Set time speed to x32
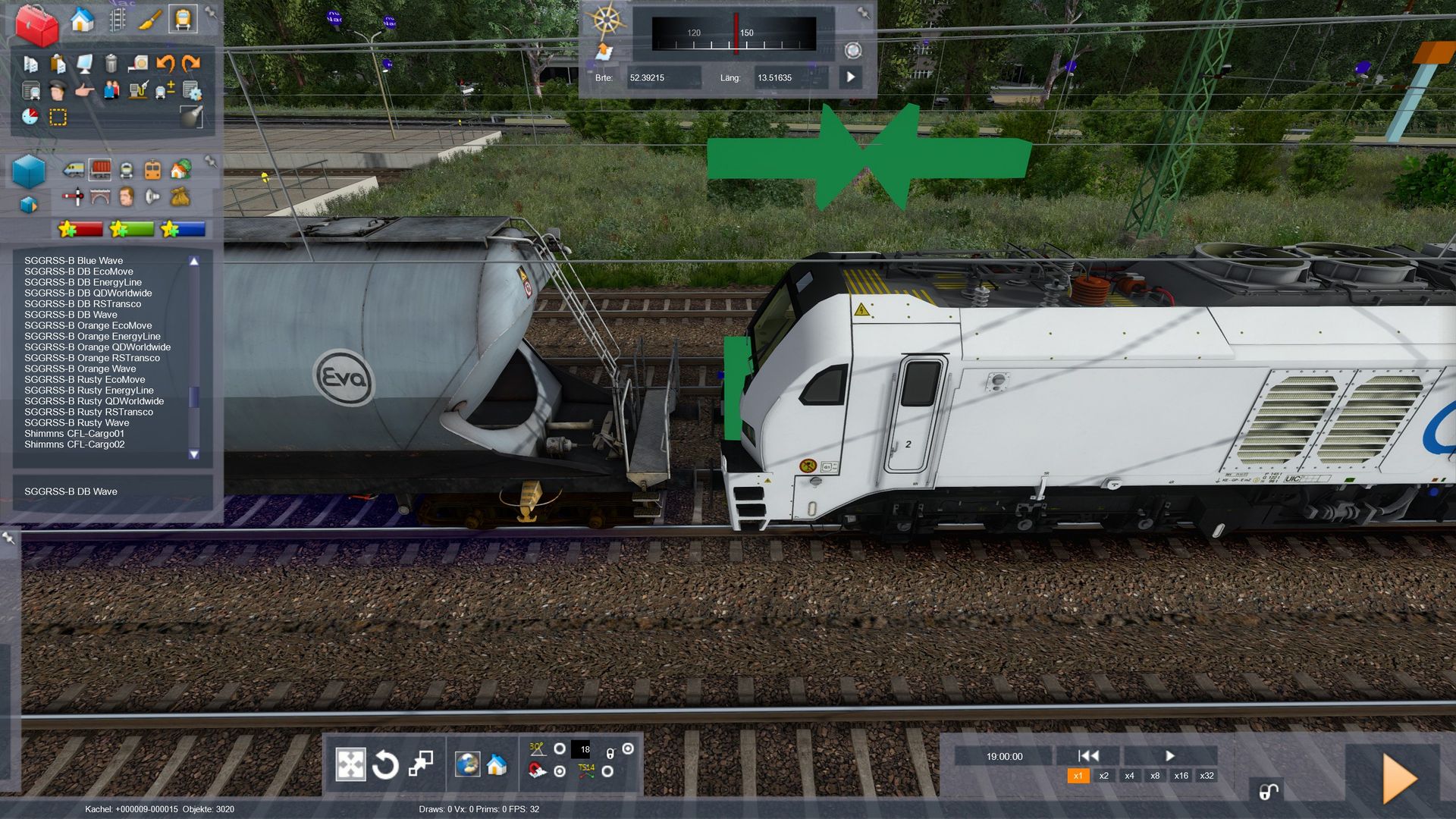The height and width of the screenshot is (819, 1456). pyautogui.click(x=1207, y=776)
